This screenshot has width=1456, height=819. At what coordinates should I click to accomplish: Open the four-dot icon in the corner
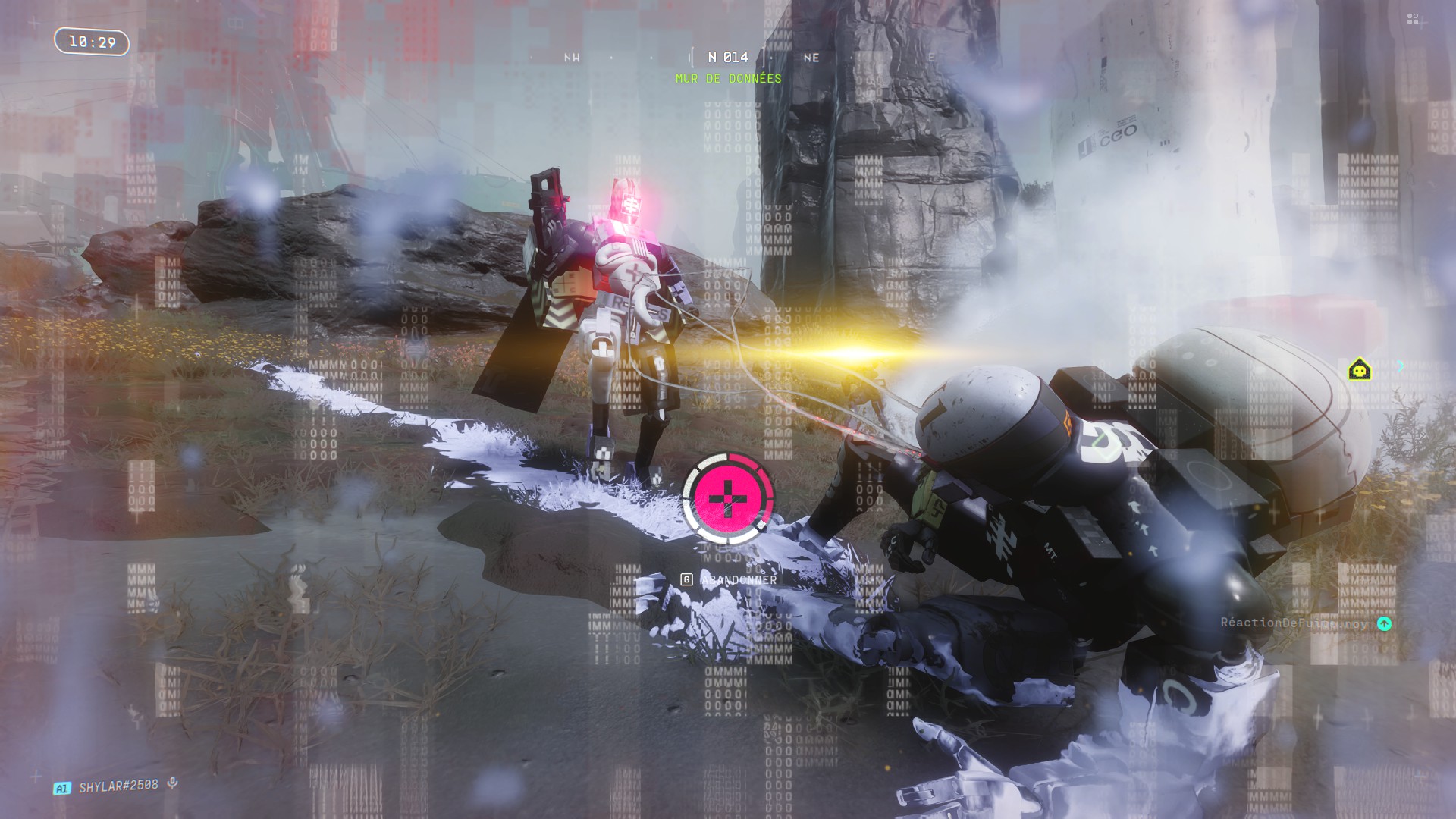1412,19
